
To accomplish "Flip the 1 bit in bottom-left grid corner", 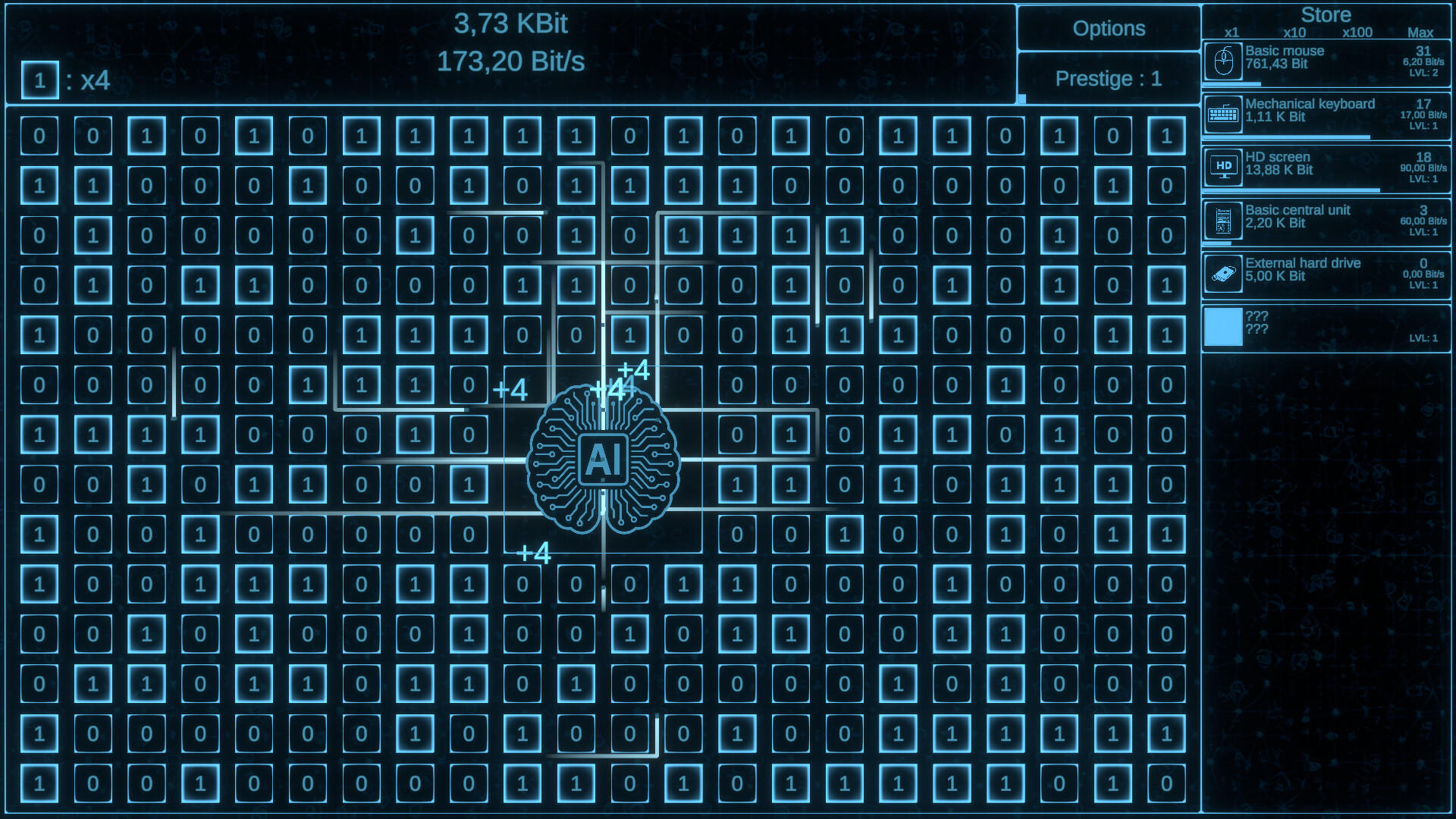I will pyautogui.click(x=40, y=783).
